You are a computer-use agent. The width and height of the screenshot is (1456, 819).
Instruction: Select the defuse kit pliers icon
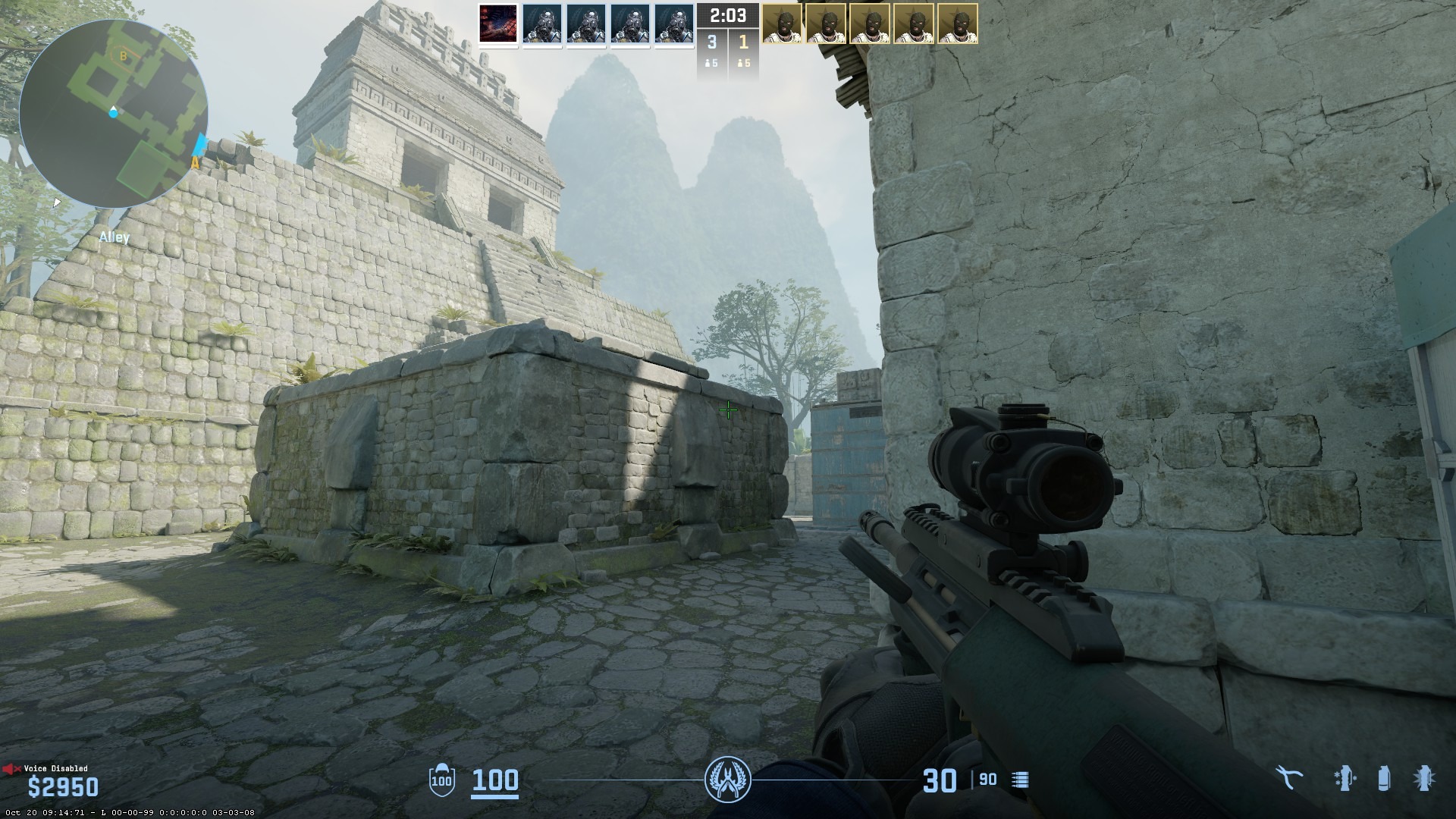1288,778
